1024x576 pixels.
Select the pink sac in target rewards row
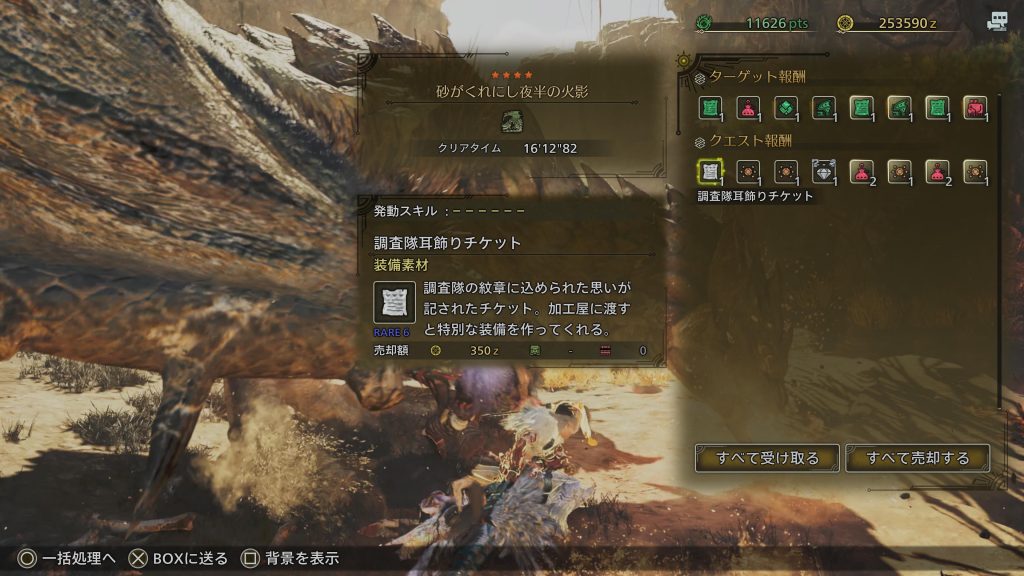748,107
